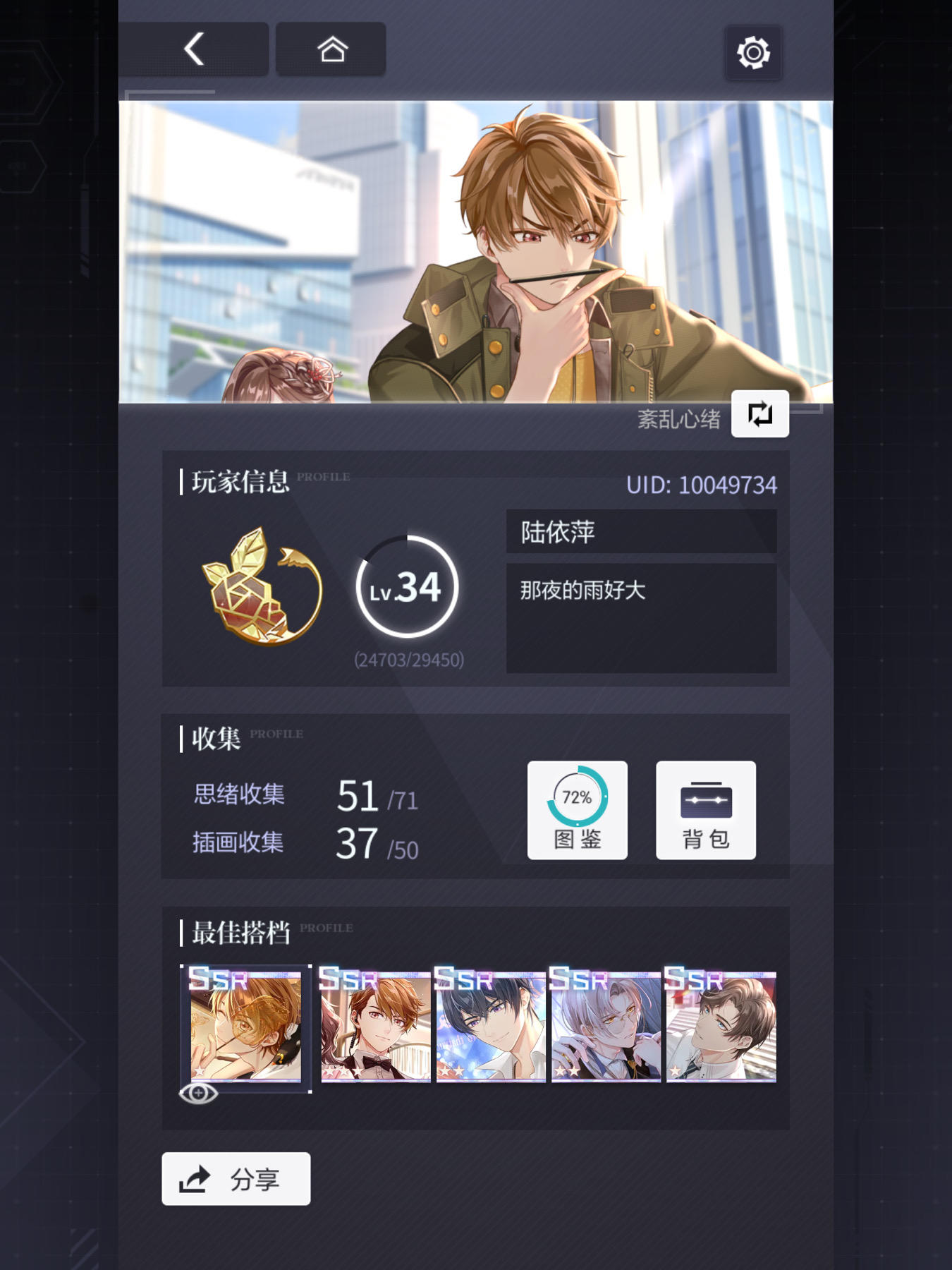Select the player name field 陆依萍
This screenshot has width=952, height=1270.
tap(642, 533)
